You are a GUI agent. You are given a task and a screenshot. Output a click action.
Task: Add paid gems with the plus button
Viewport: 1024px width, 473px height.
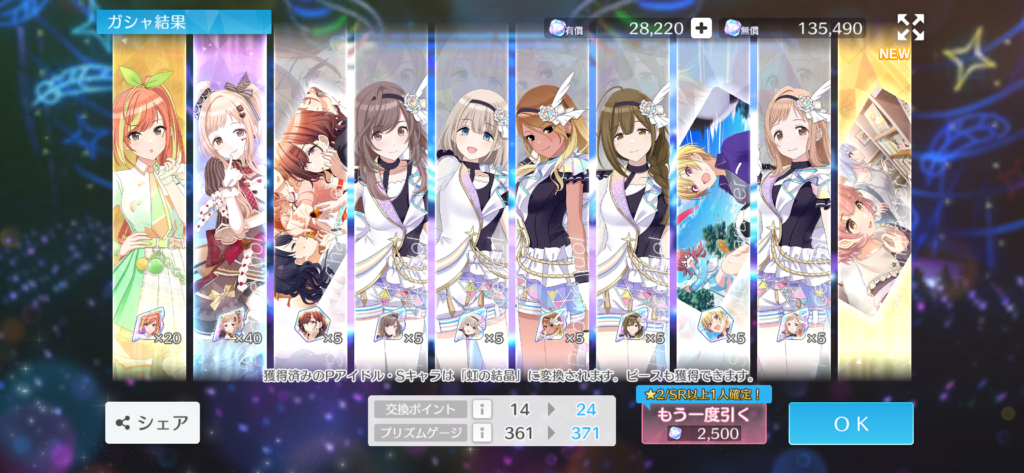coord(702,28)
